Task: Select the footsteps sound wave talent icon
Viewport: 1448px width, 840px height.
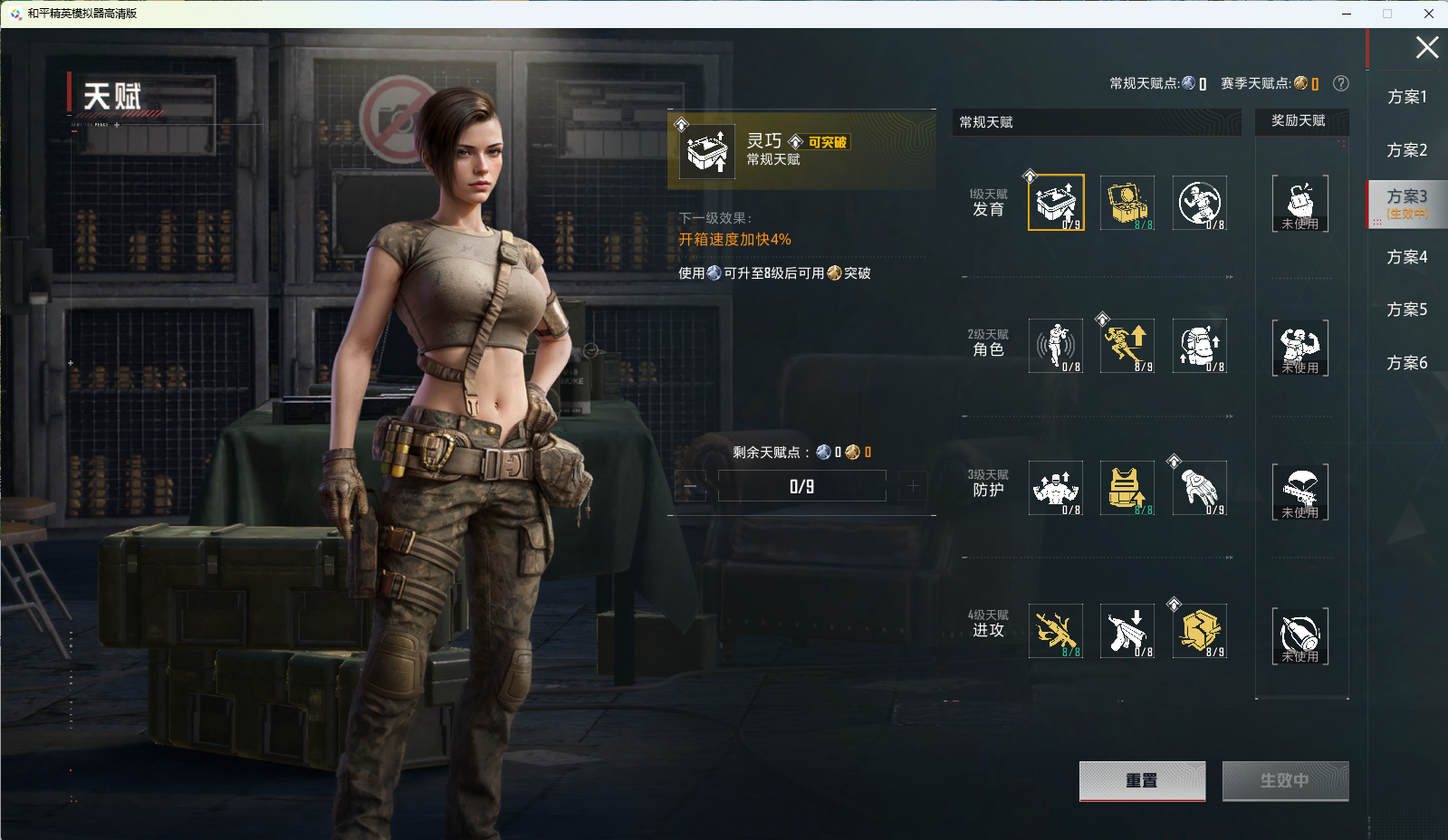Action: 1056,346
